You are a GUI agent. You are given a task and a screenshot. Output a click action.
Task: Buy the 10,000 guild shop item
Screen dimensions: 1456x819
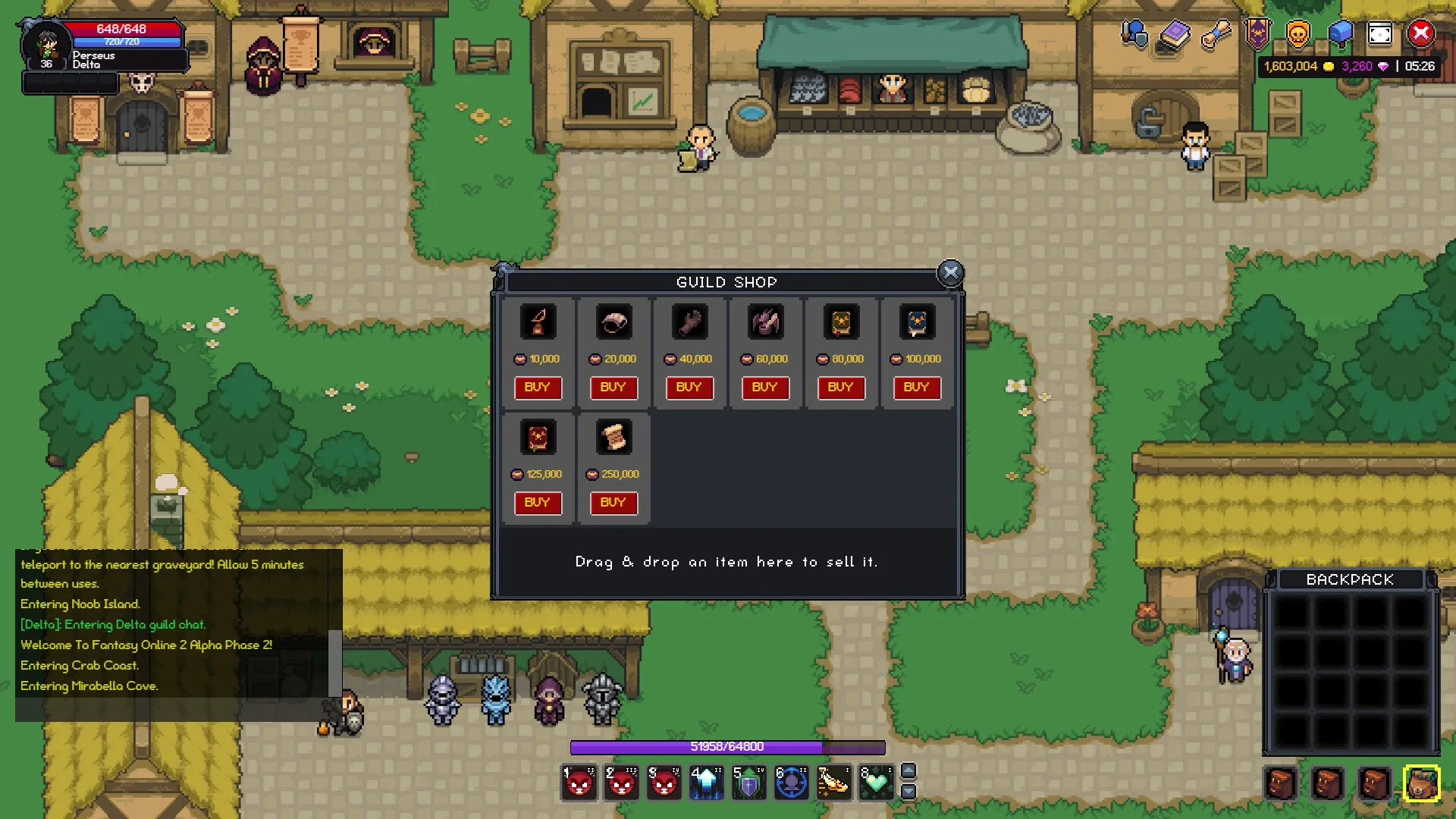[537, 388]
